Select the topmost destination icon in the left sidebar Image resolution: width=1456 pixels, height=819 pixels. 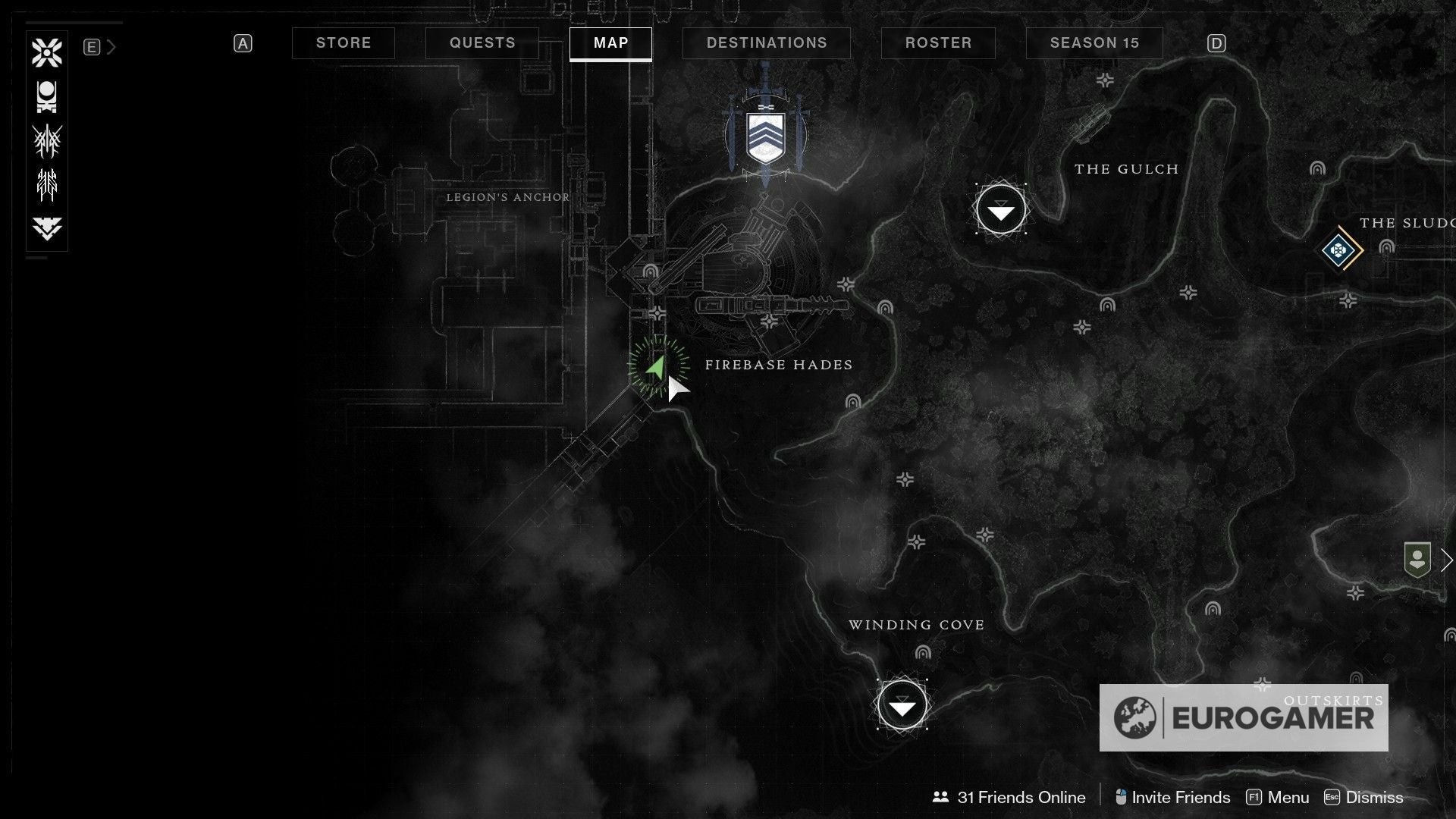[x=47, y=52]
